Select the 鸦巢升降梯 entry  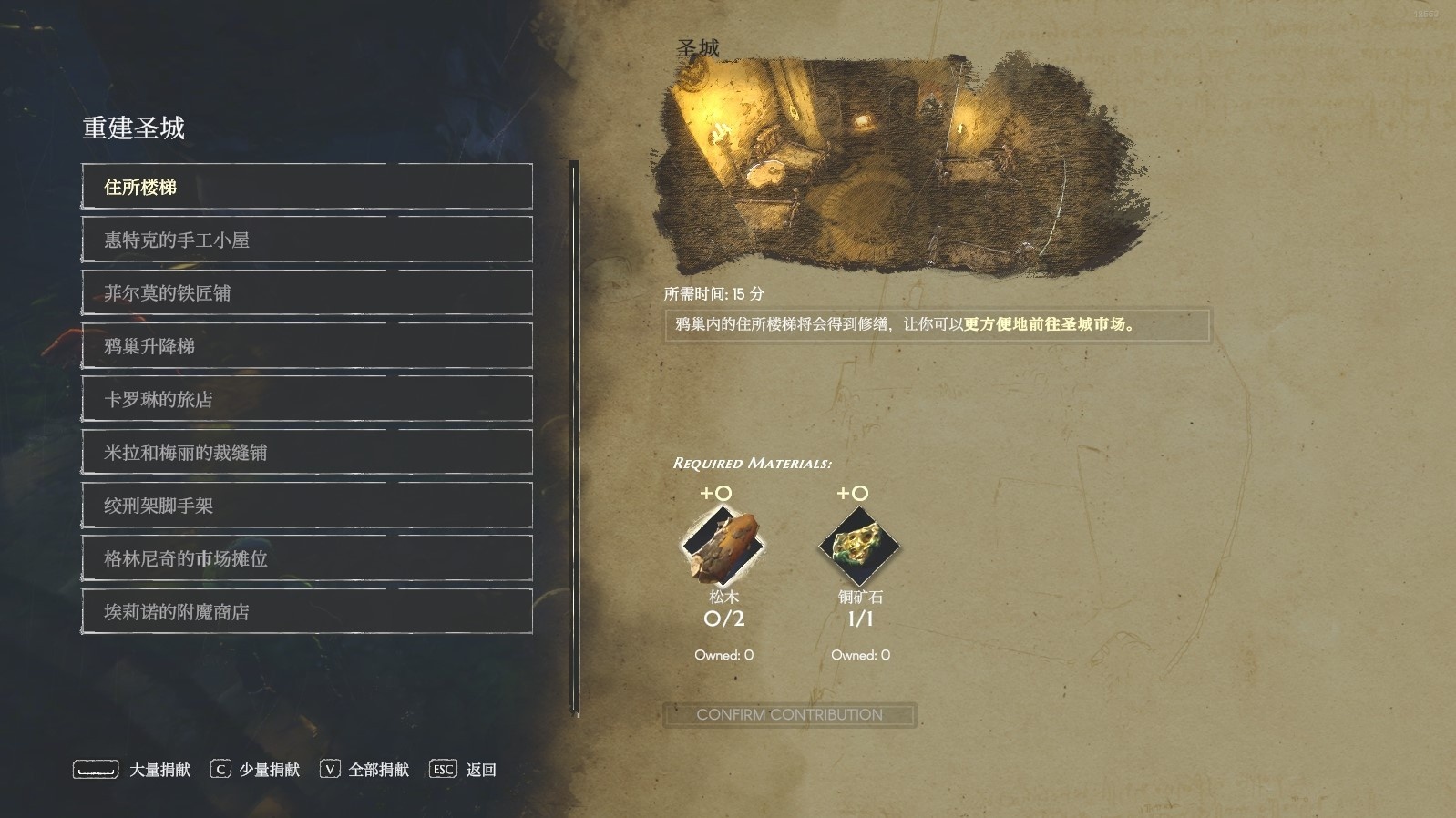(307, 346)
